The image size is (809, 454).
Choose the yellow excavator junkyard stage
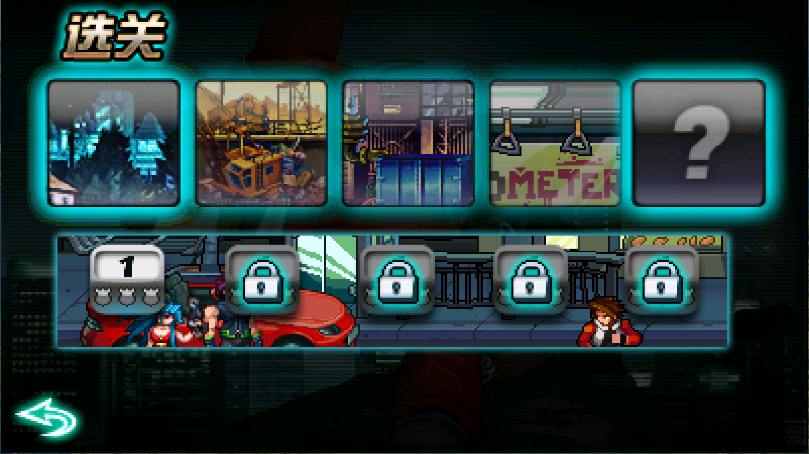pyautogui.click(x=261, y=143)
